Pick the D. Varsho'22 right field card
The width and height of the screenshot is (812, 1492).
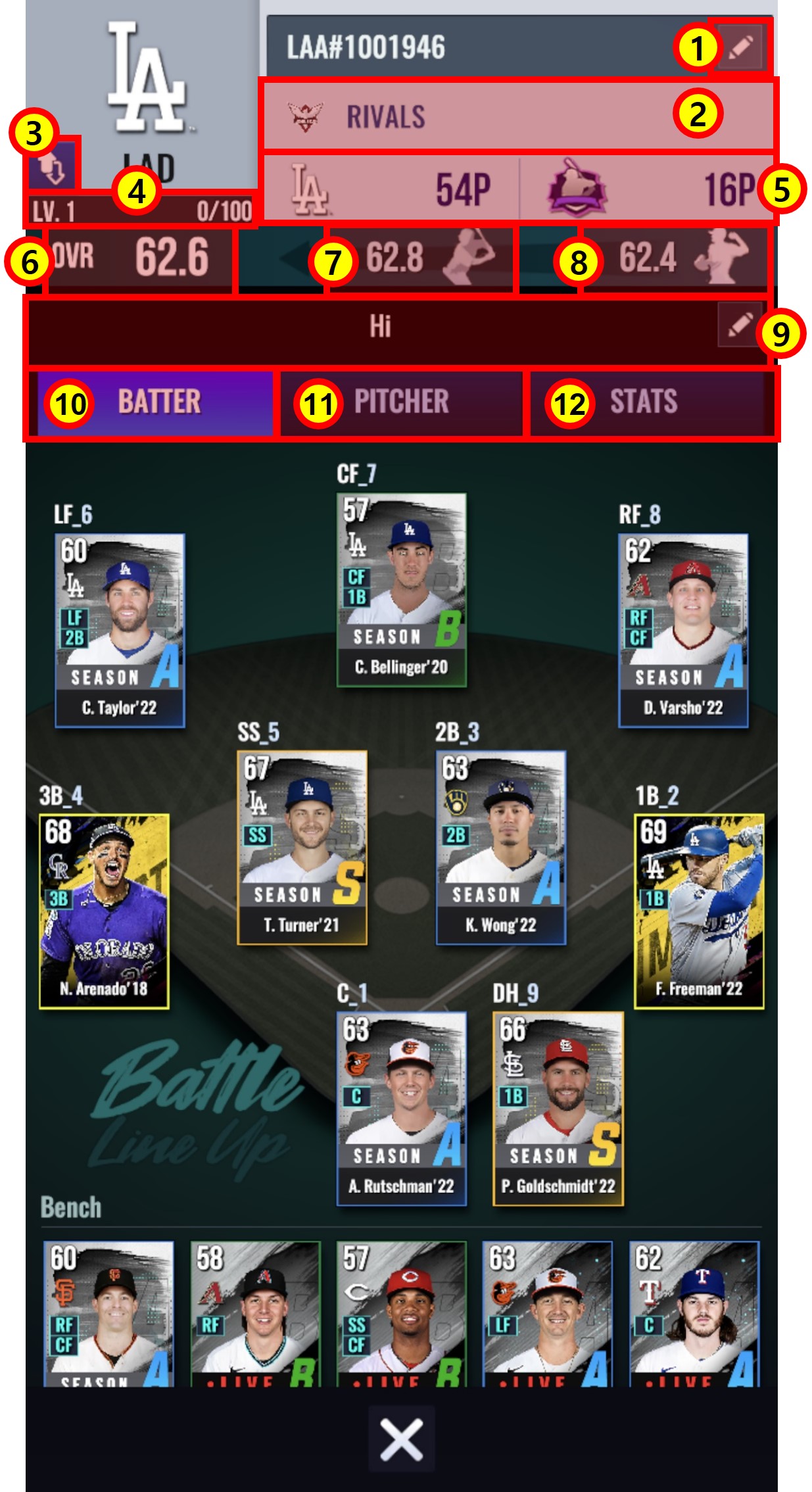(683, 630)
